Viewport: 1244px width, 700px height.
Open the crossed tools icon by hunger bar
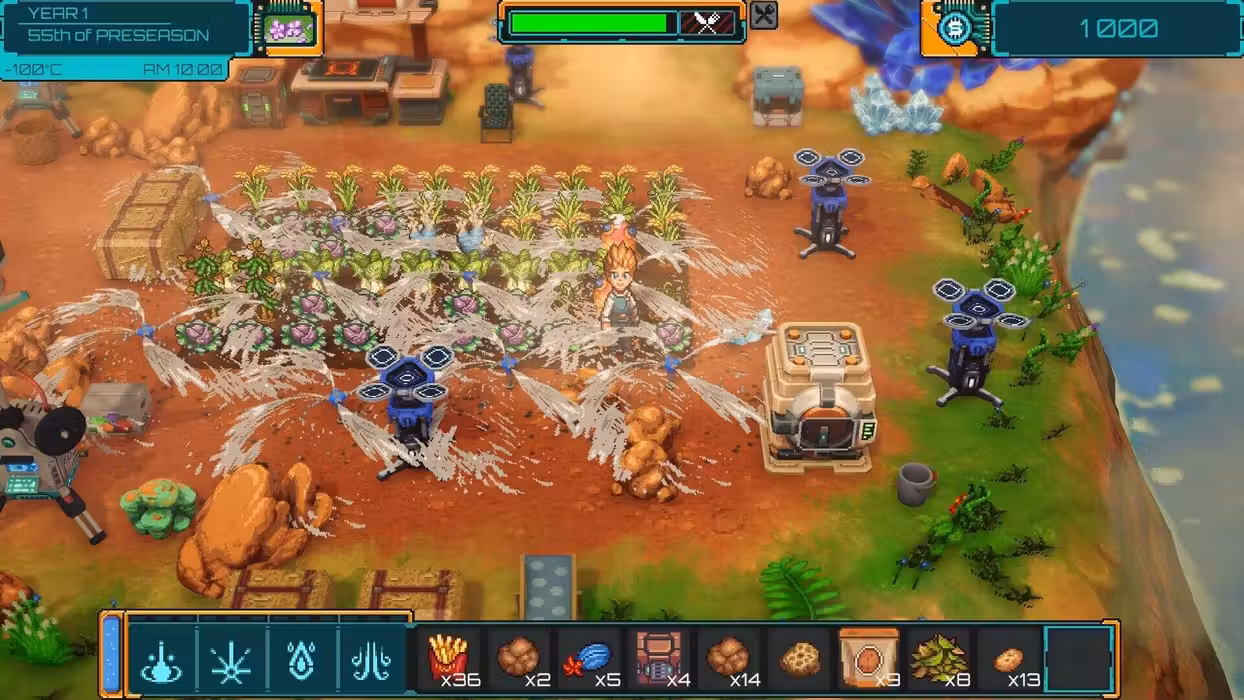click(x=764, y=15)
